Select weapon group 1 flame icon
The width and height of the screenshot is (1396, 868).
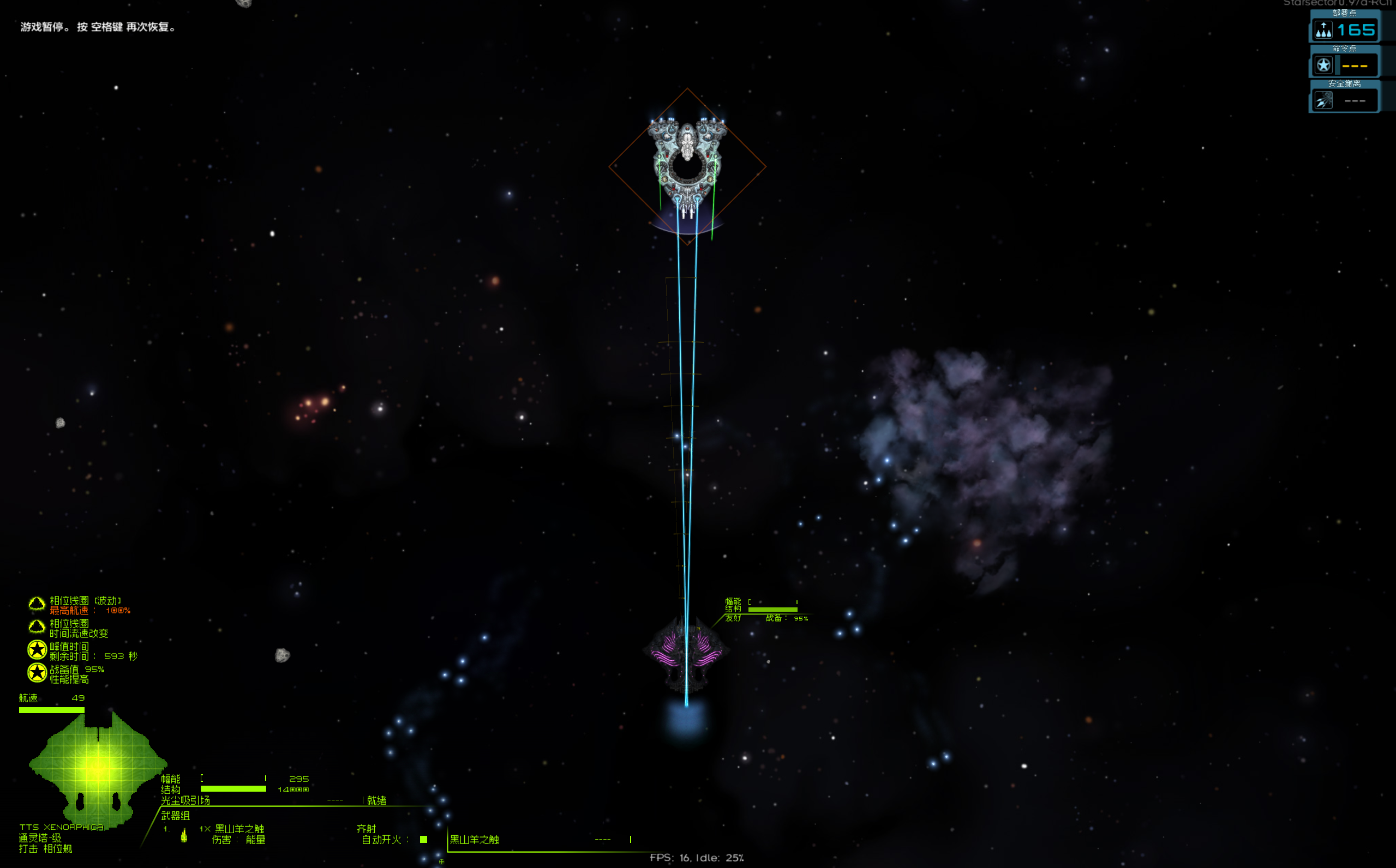point(184,835)
